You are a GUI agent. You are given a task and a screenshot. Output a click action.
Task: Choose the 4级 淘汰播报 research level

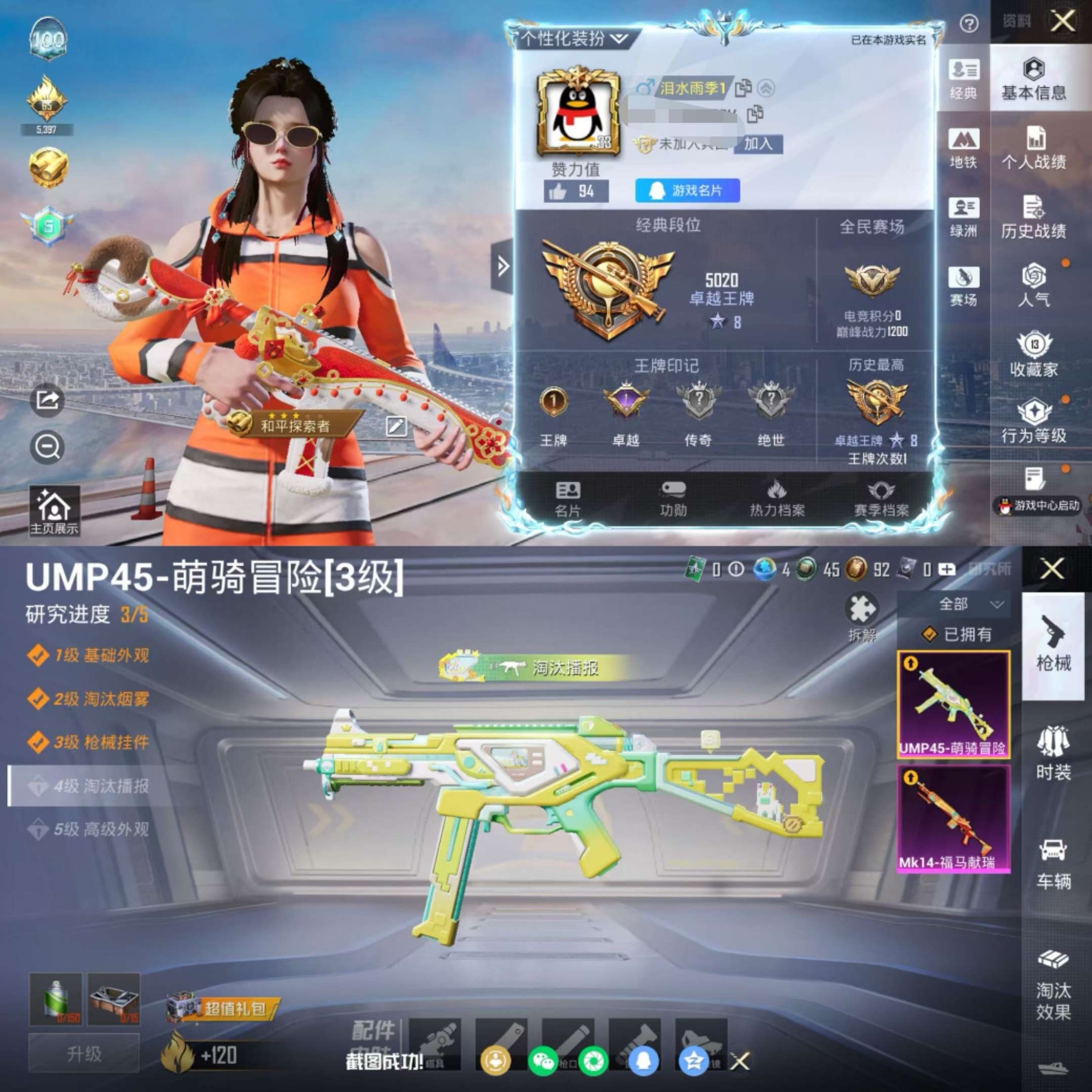pos(90,786)
